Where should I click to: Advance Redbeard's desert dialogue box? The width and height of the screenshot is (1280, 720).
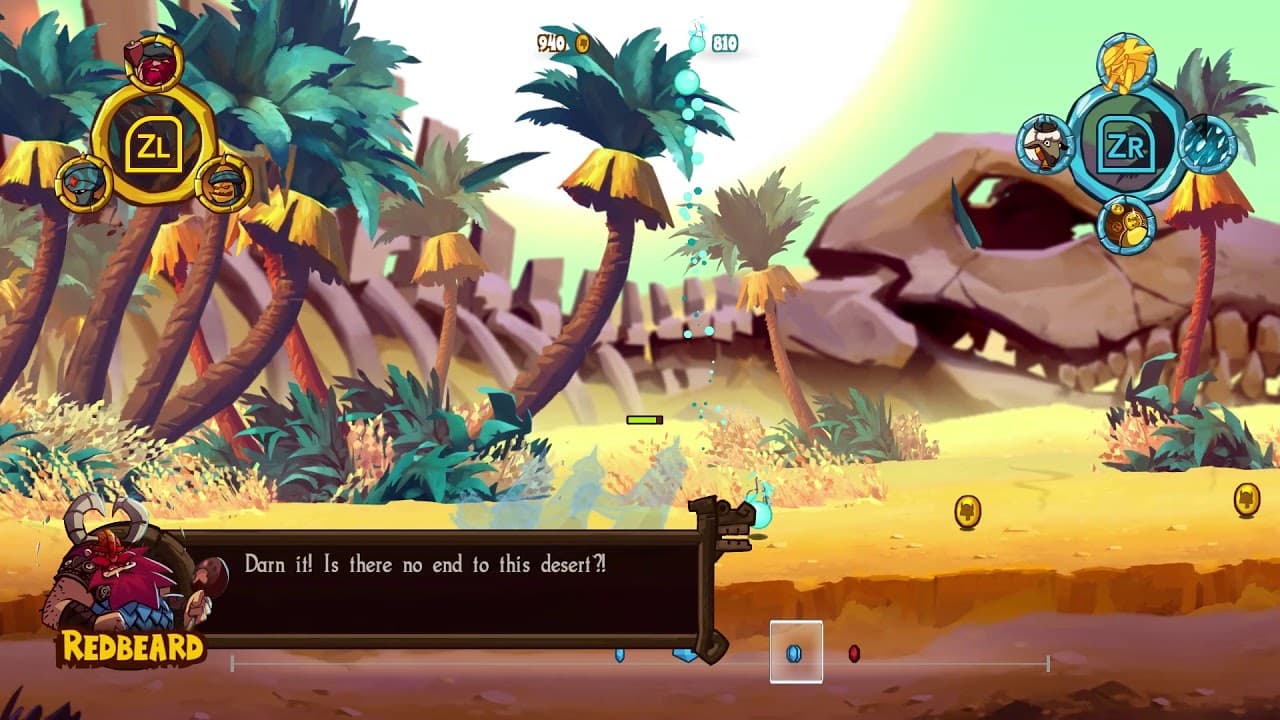point(450,588)
